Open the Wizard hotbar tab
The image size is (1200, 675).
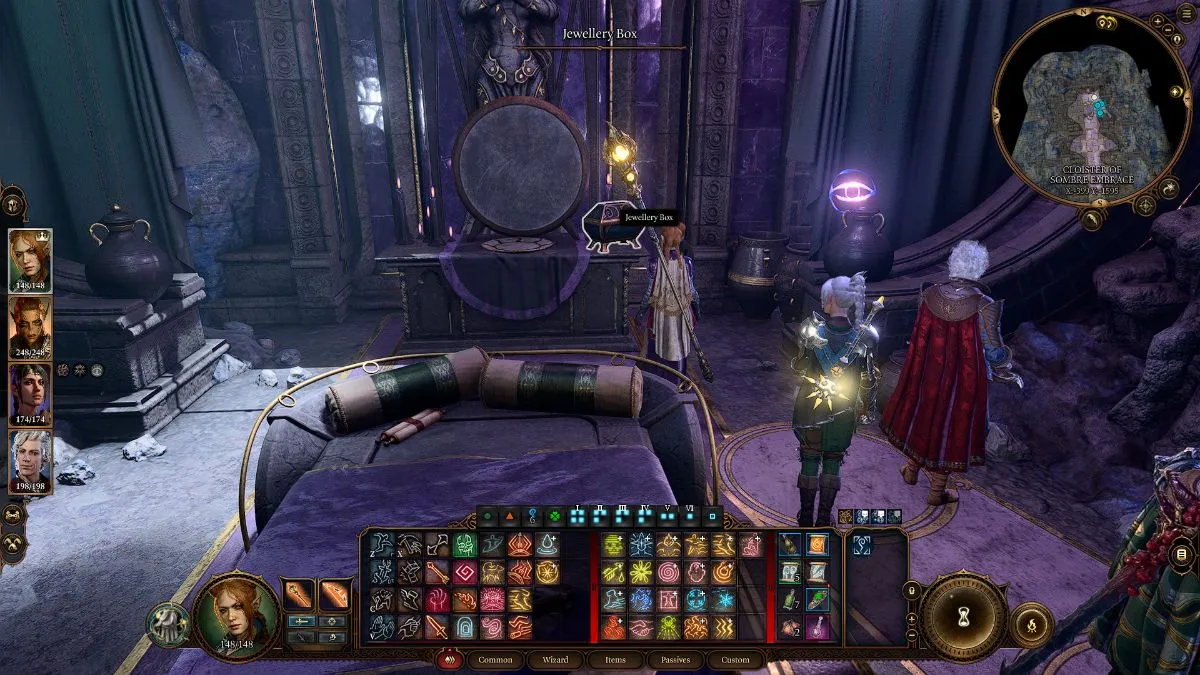556,660
